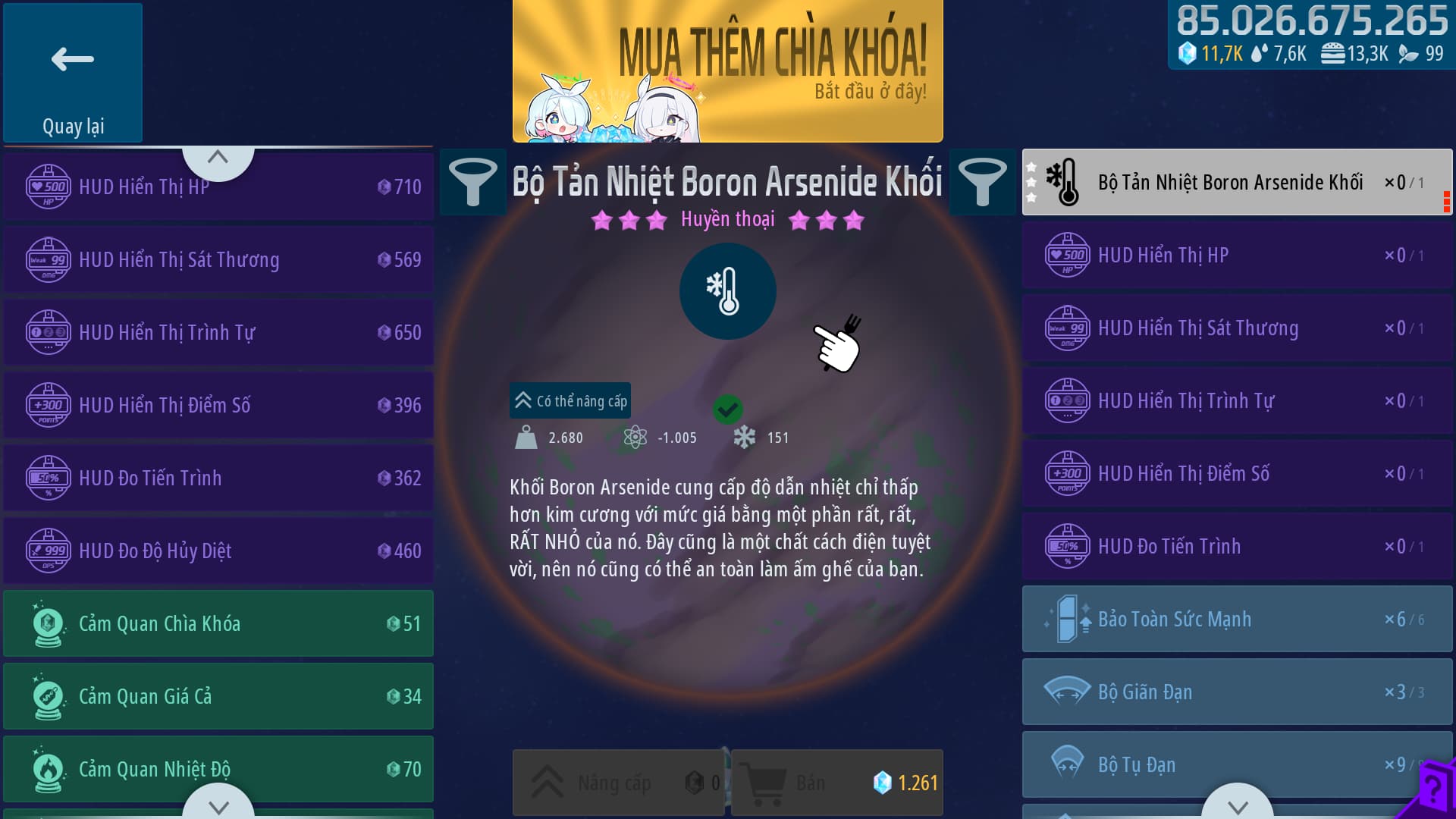Go back with the Quay lại button
The image size is (1456, 819).
[73, 73]
